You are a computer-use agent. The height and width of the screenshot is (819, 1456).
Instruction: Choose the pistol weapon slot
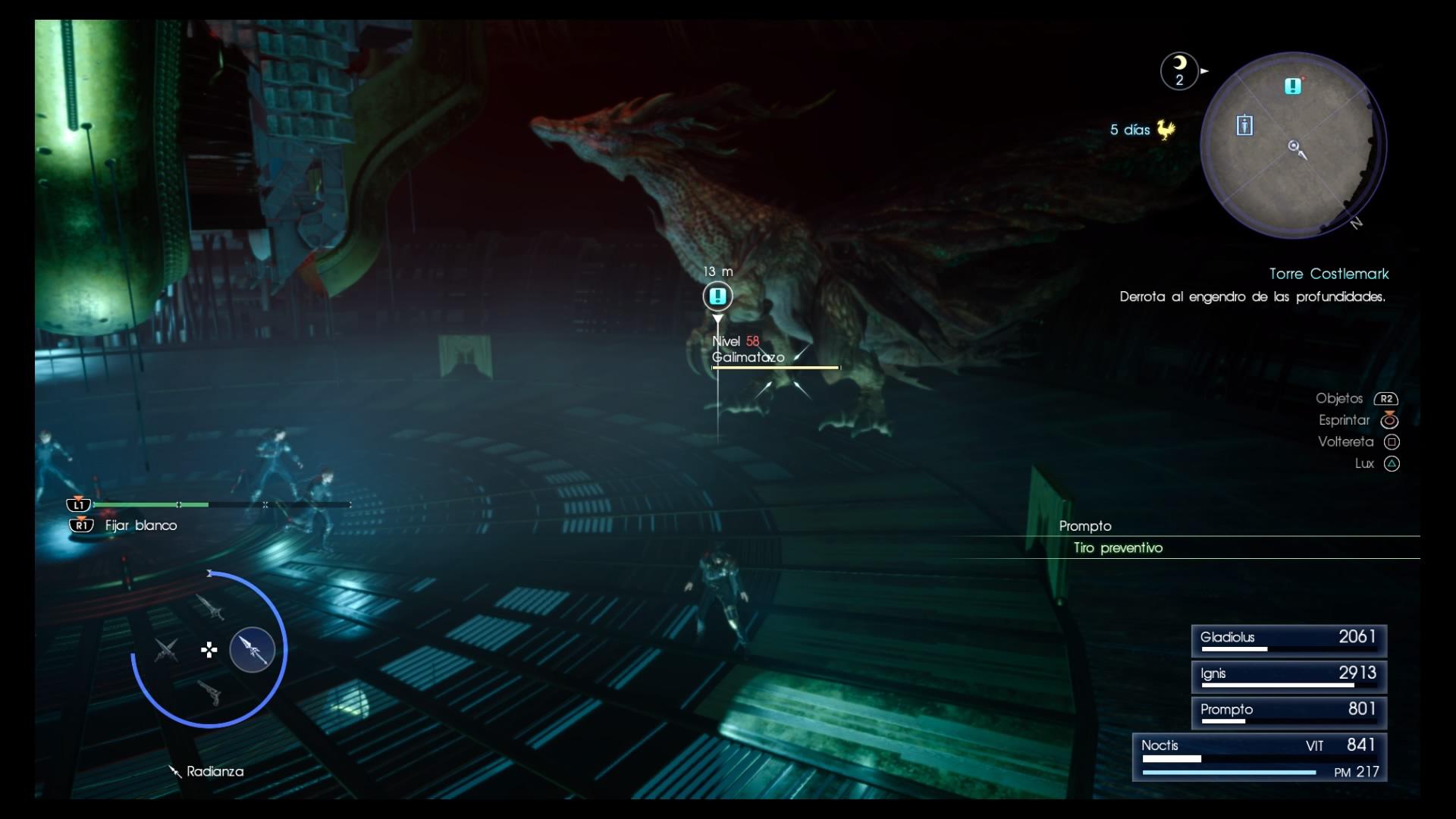point(209,692)
